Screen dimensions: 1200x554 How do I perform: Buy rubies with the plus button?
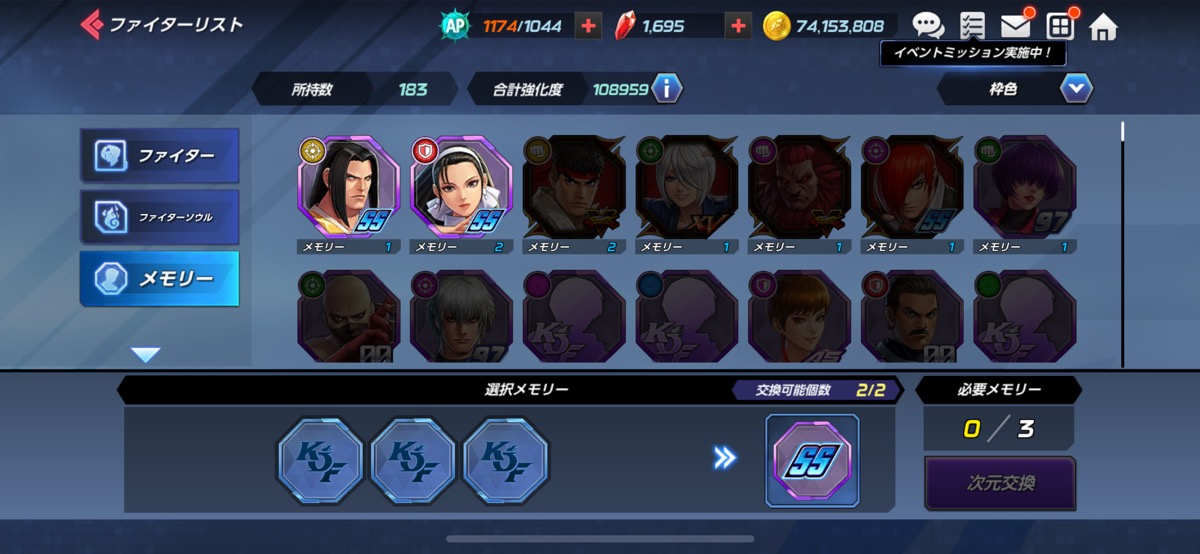coord(738,26)
